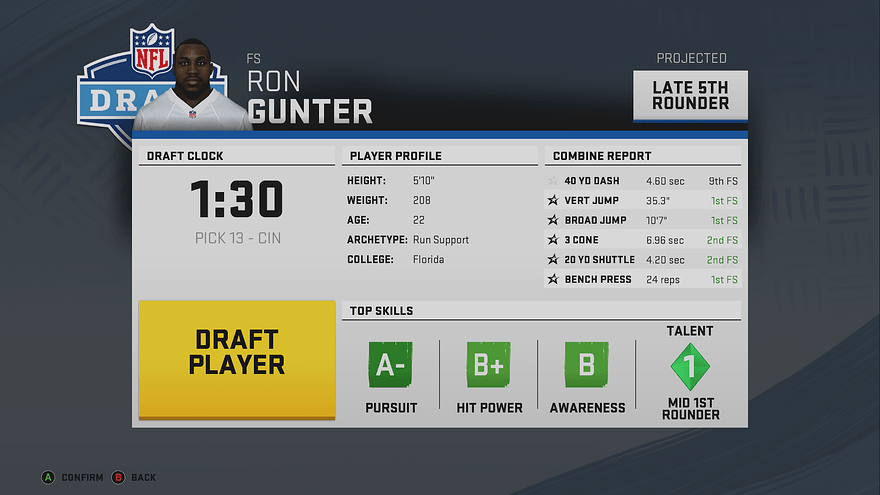Click the A- Pursuit skill grade
Viewport: 880px width, 495px height.
(390, 366)
